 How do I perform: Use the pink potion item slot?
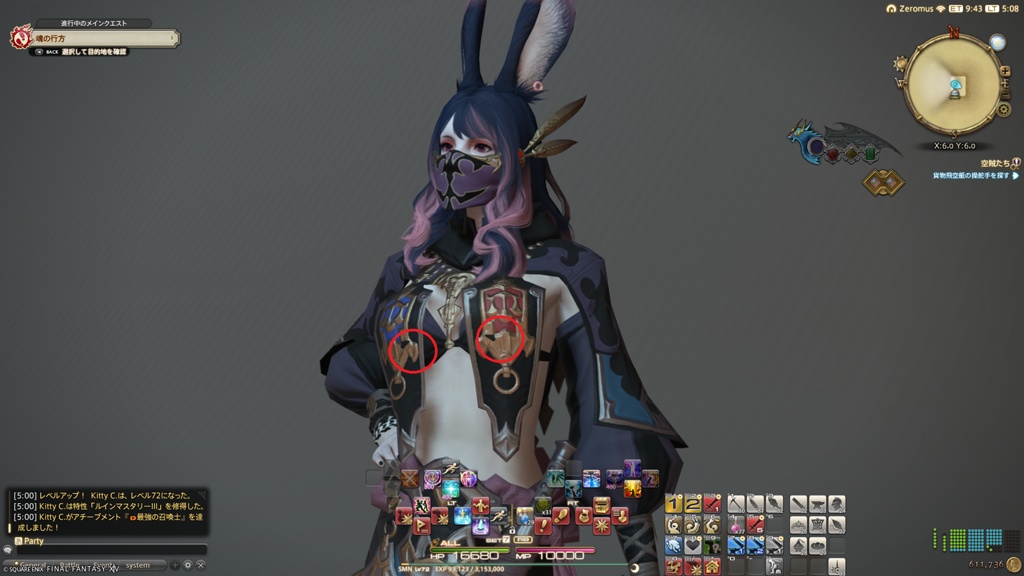click(x=736, y=525)
